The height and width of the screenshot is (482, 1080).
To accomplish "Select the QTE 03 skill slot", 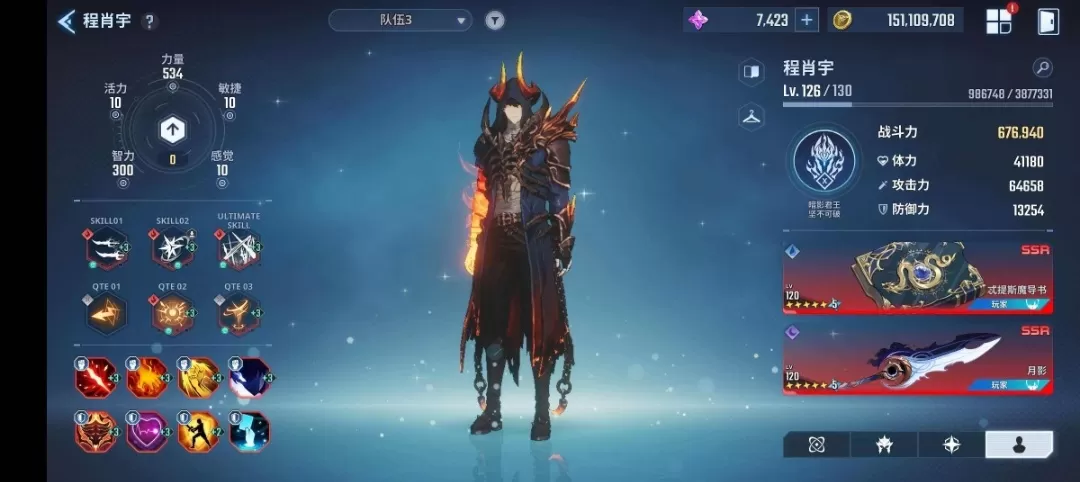I will 238,315.
